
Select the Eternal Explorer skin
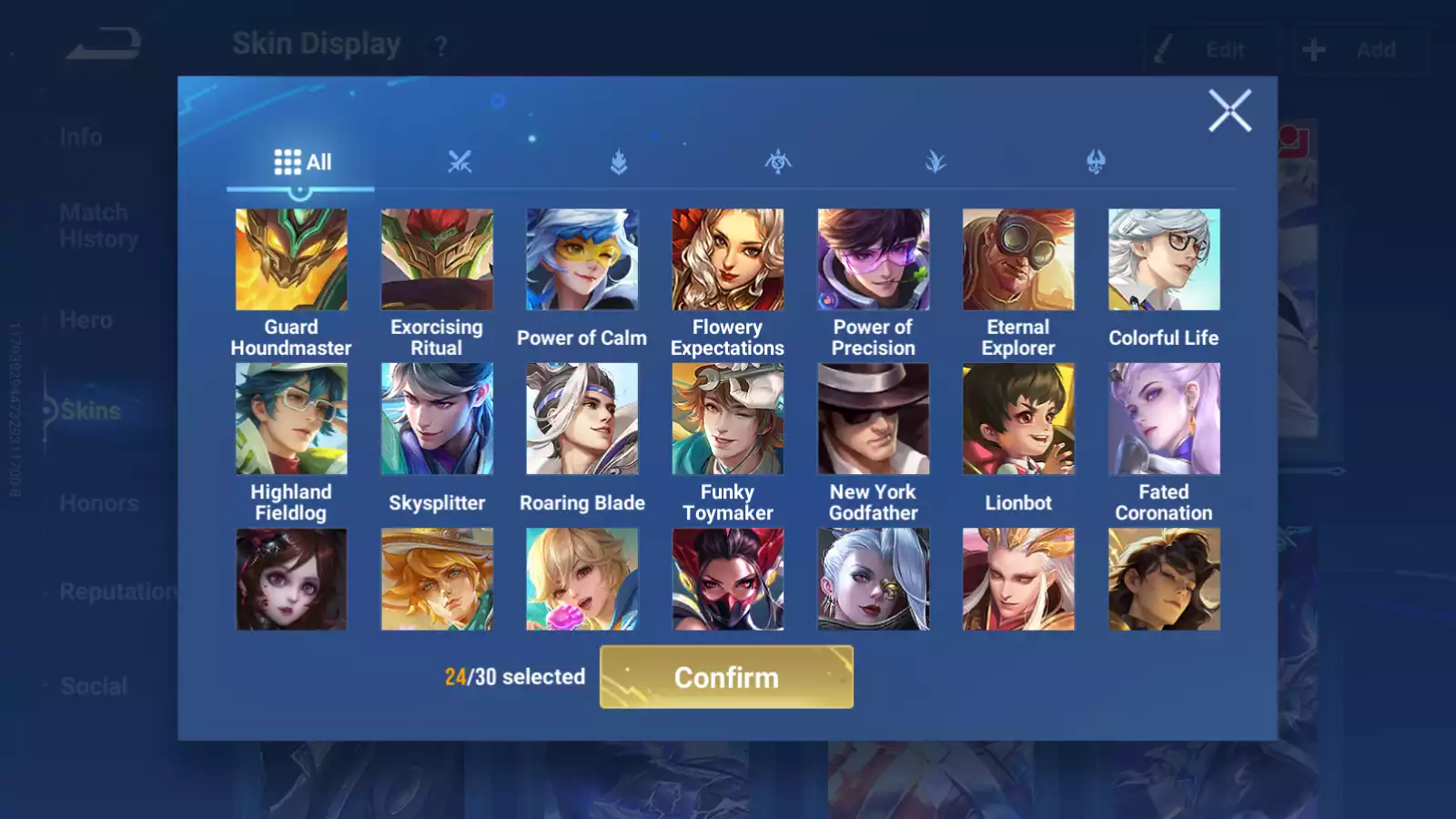coord(1018,259)
